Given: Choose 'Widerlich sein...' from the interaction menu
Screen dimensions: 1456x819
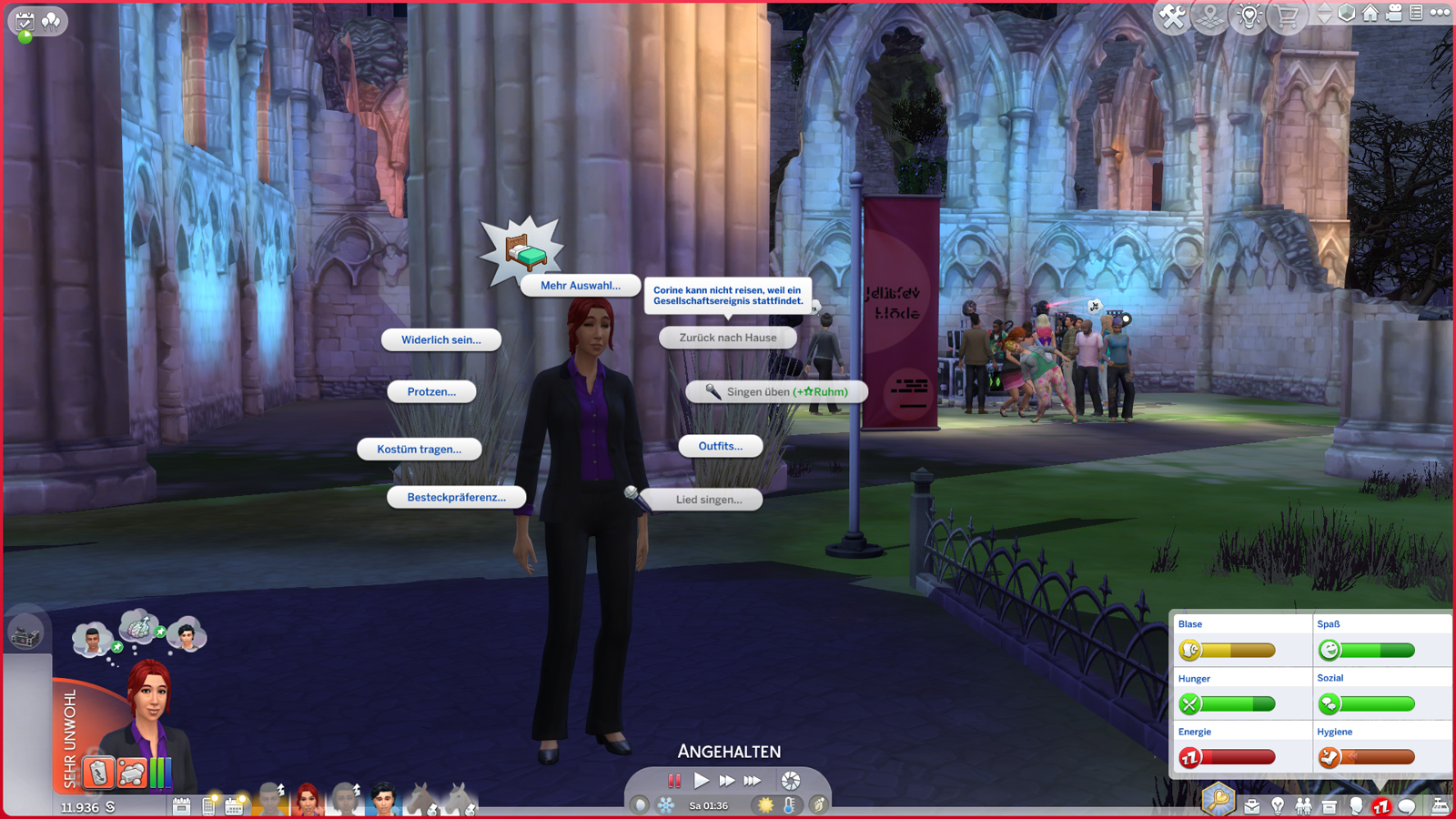Looking at the screenshot, I should [x=442, y=339].
